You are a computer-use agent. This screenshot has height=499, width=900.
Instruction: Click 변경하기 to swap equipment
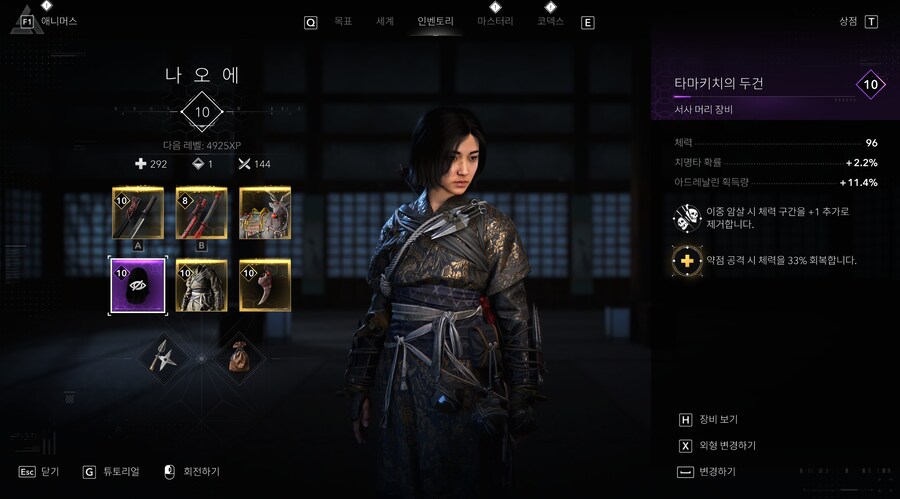(x=716, y=471)
